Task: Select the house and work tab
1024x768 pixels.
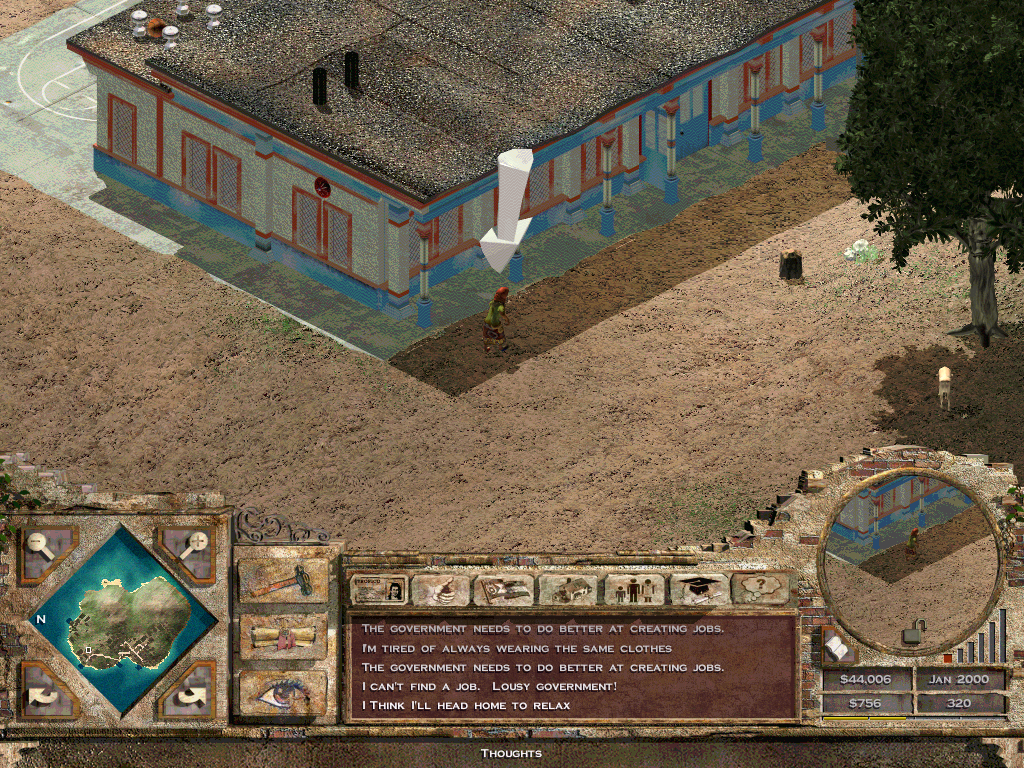Action: point(567,590)
